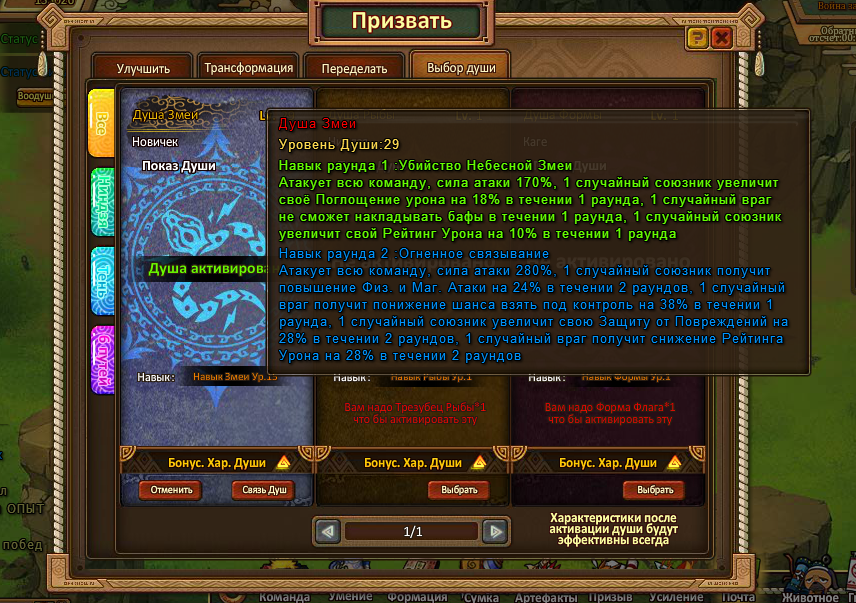
Task: Choose the soul needing Форма Флага with Выбрать
Action: tap(654, 490)
